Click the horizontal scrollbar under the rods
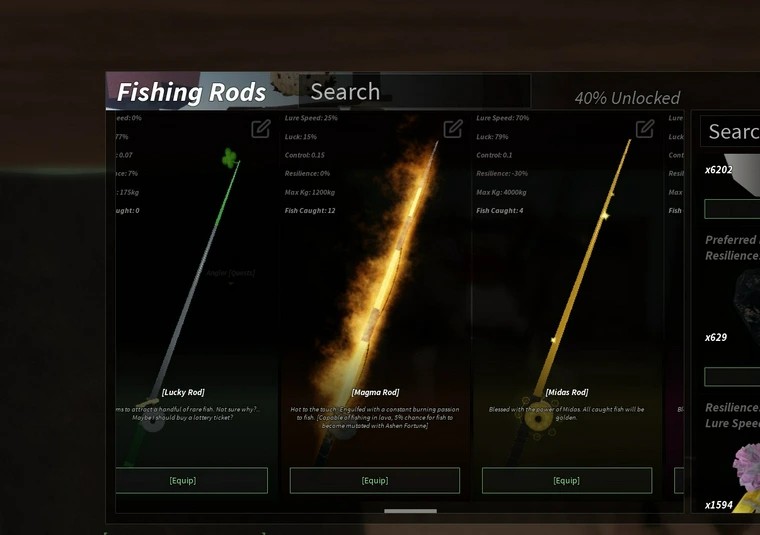Viewport: 760px width, 535px height. (410, 511)
